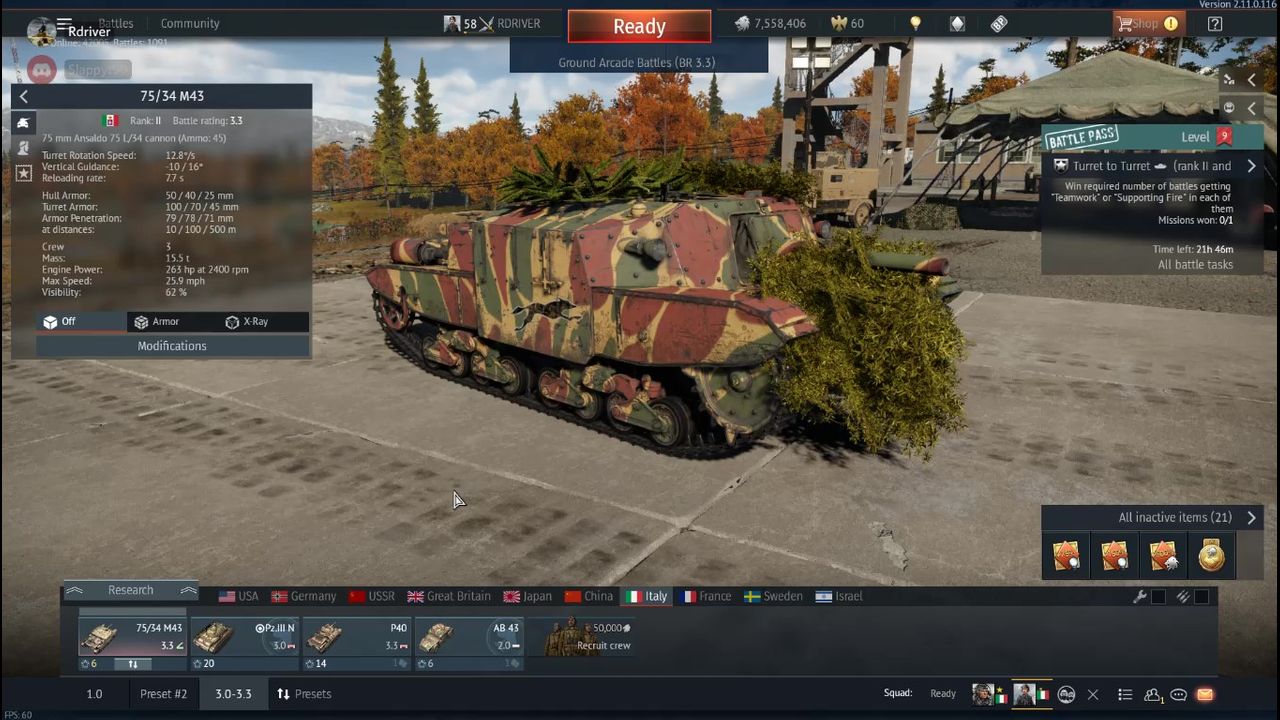This screenshot has width=1280, height=720.
Task: Open the help question mark menu
Action: pos(1215,24)
